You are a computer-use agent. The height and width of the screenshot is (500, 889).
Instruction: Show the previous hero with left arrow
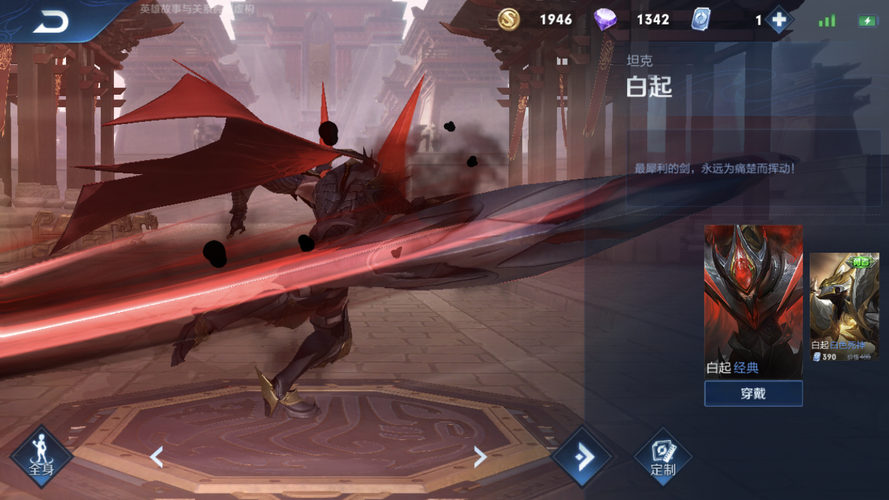(x=157, y=457)
